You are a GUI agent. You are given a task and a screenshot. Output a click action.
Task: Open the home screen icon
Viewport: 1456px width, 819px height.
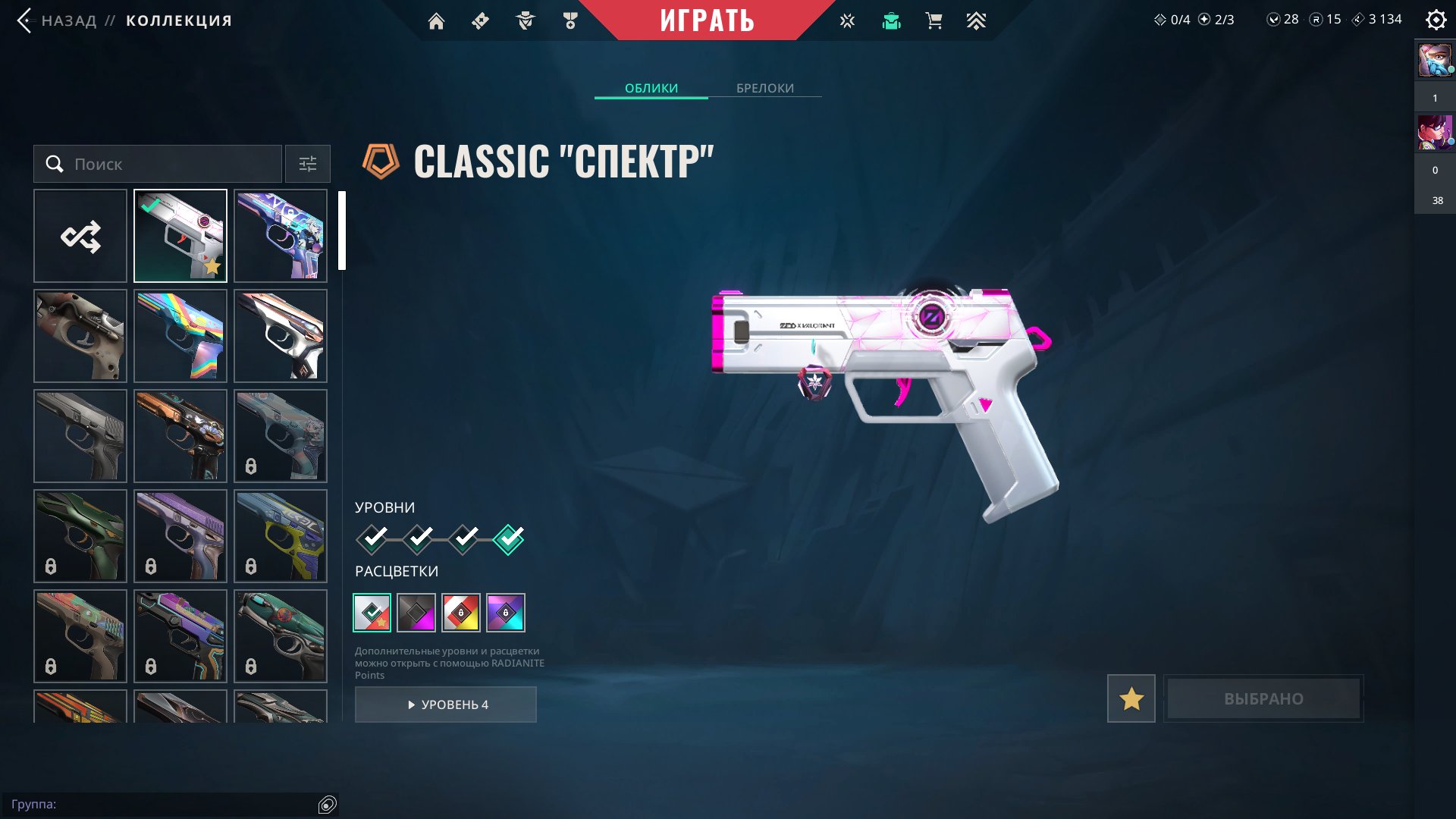tap(436, 21)
